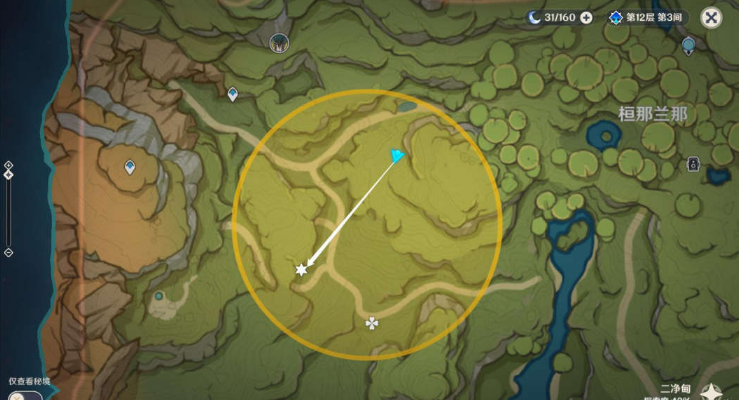Select the gray marker below 桓那兰那 label

[693, 162]
